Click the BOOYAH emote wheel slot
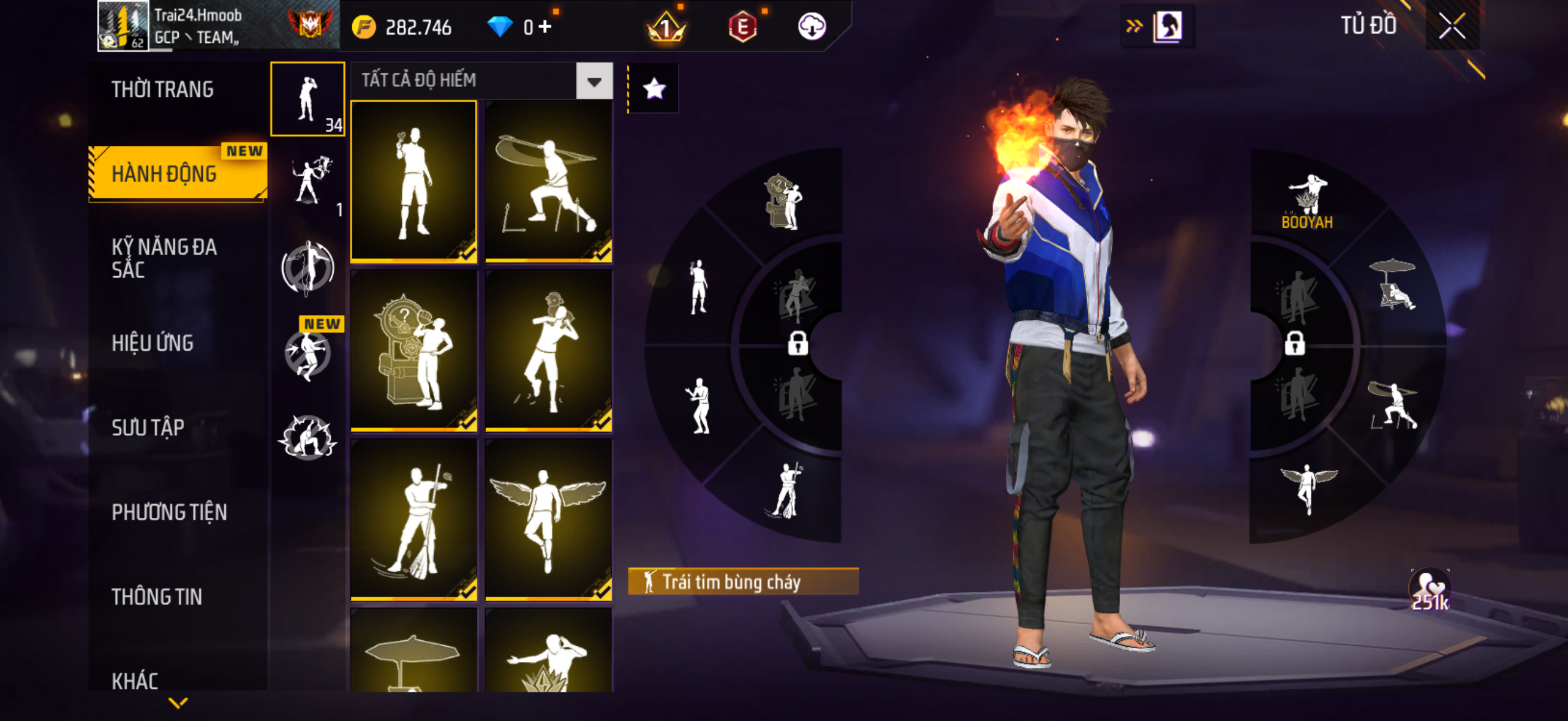Viewport: 1568px width, 721px height. (x=1307, y=201)
